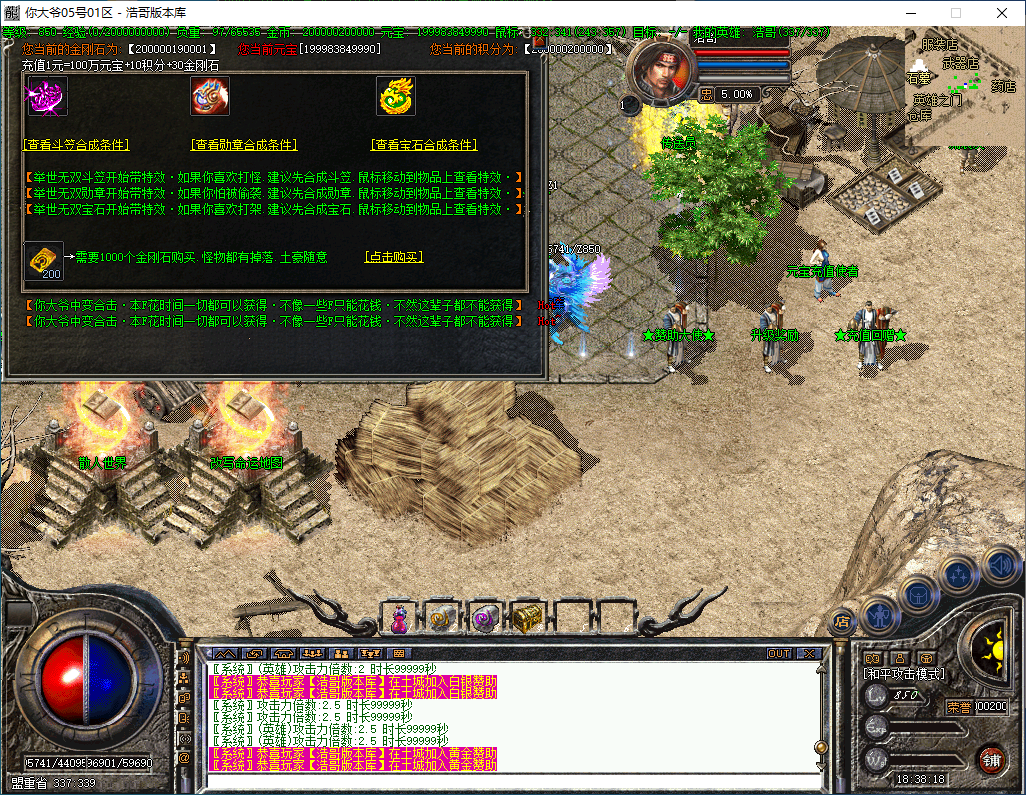The height and width of the screenshot is (795, 1026).
Task: Open the red 铺 stall button
Action: [x=991, y=759]
